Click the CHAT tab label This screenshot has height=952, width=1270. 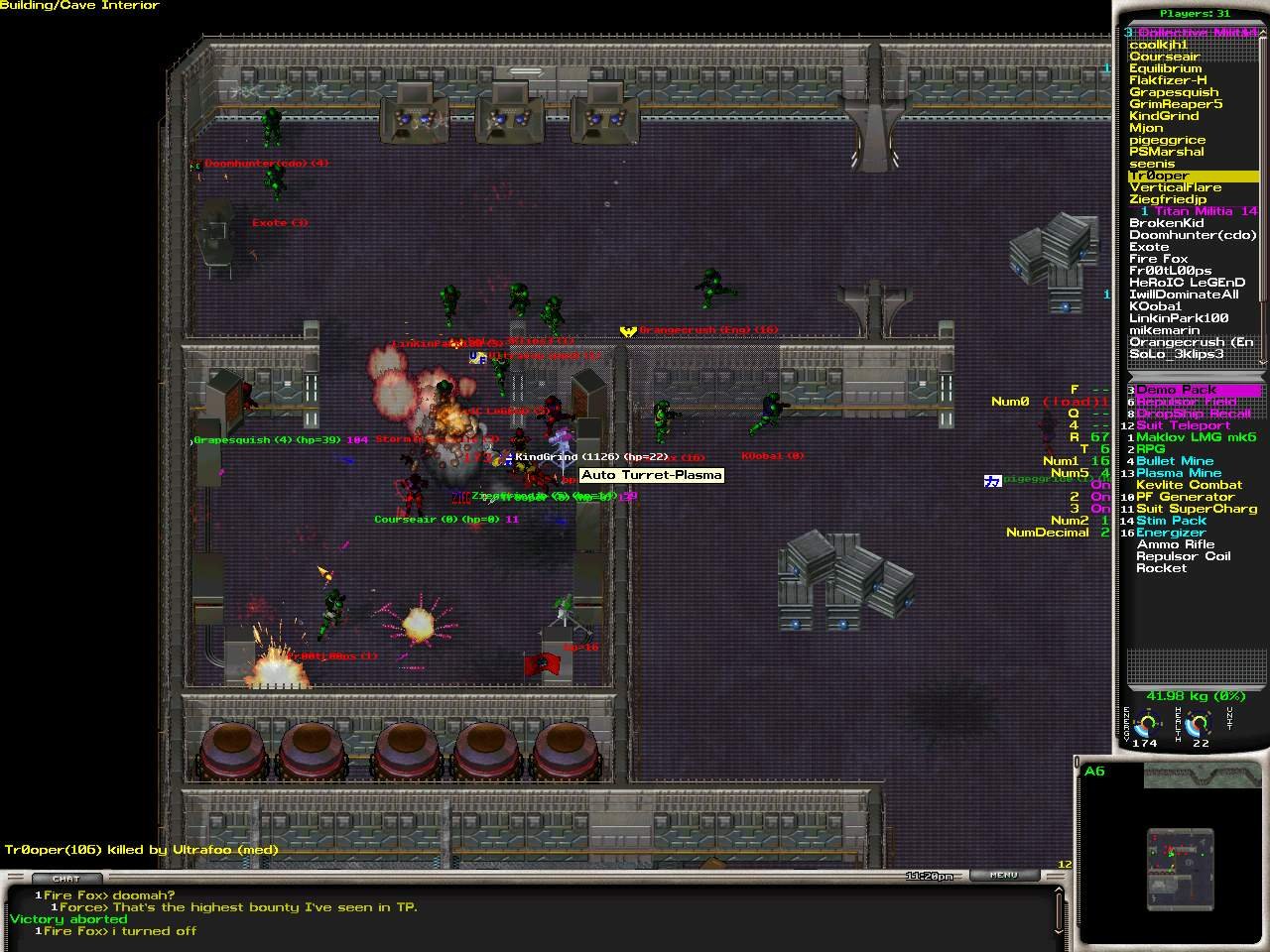click(66, 879)
